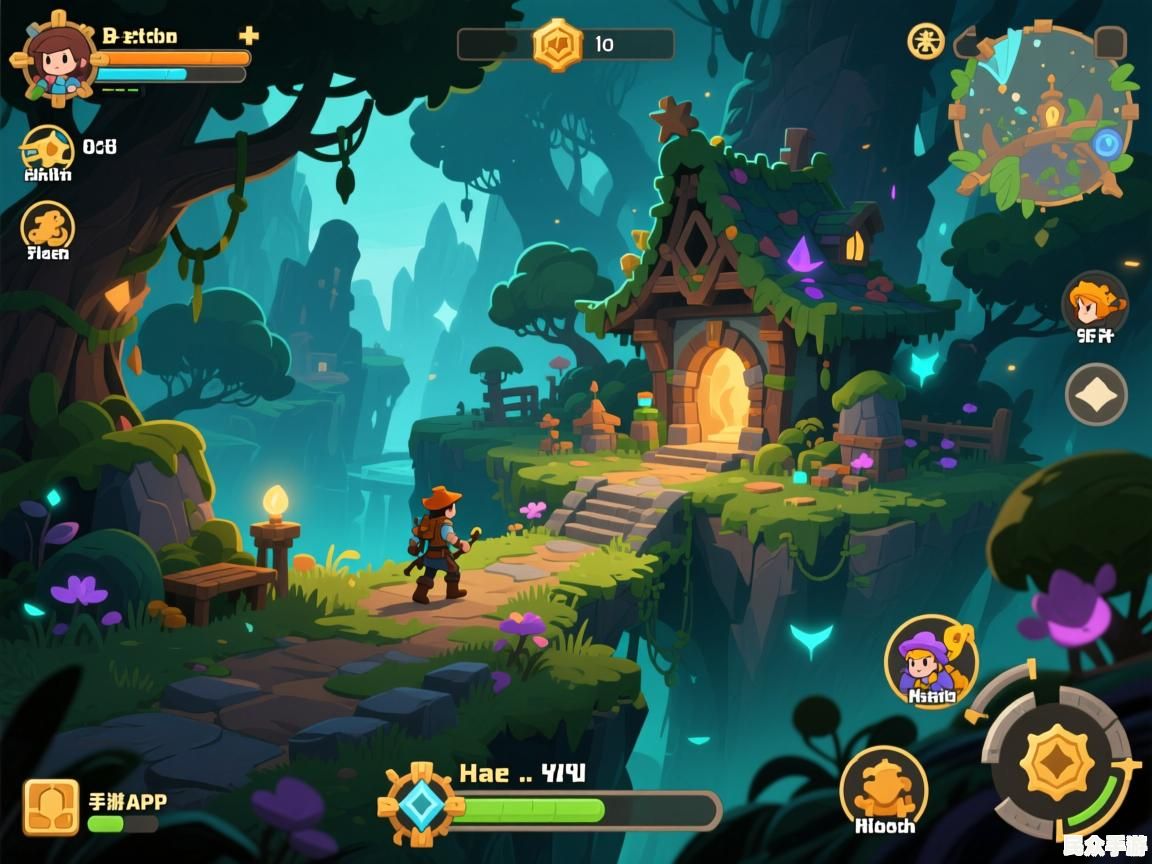Open the player character portrait
Viewport: 1152px width, 864px height.
(x=54, y=57)
